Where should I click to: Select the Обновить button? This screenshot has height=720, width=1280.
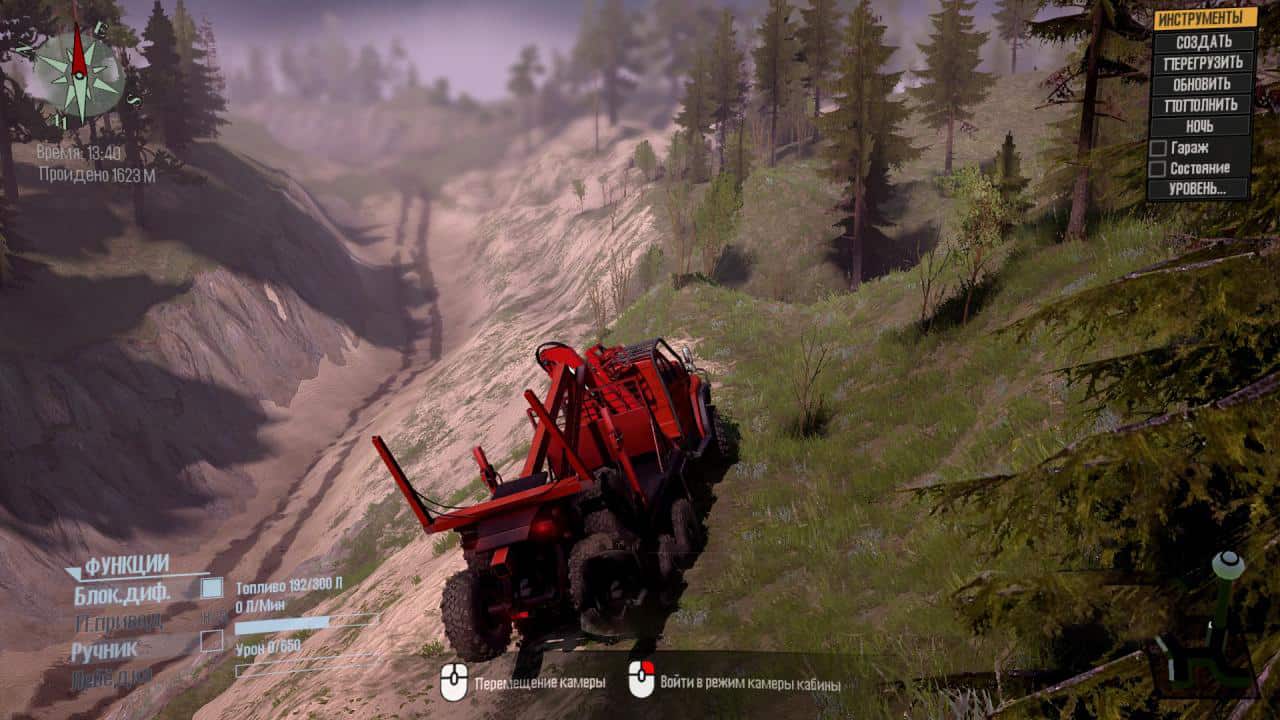1203,83
